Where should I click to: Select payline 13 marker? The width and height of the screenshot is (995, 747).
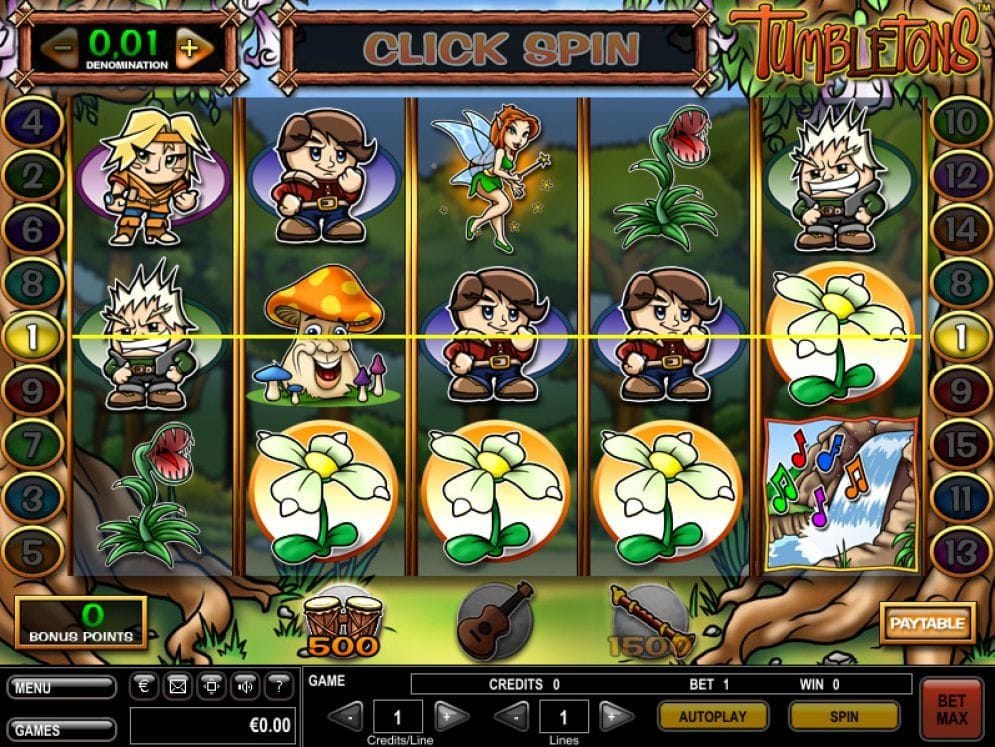pos(959,549)
